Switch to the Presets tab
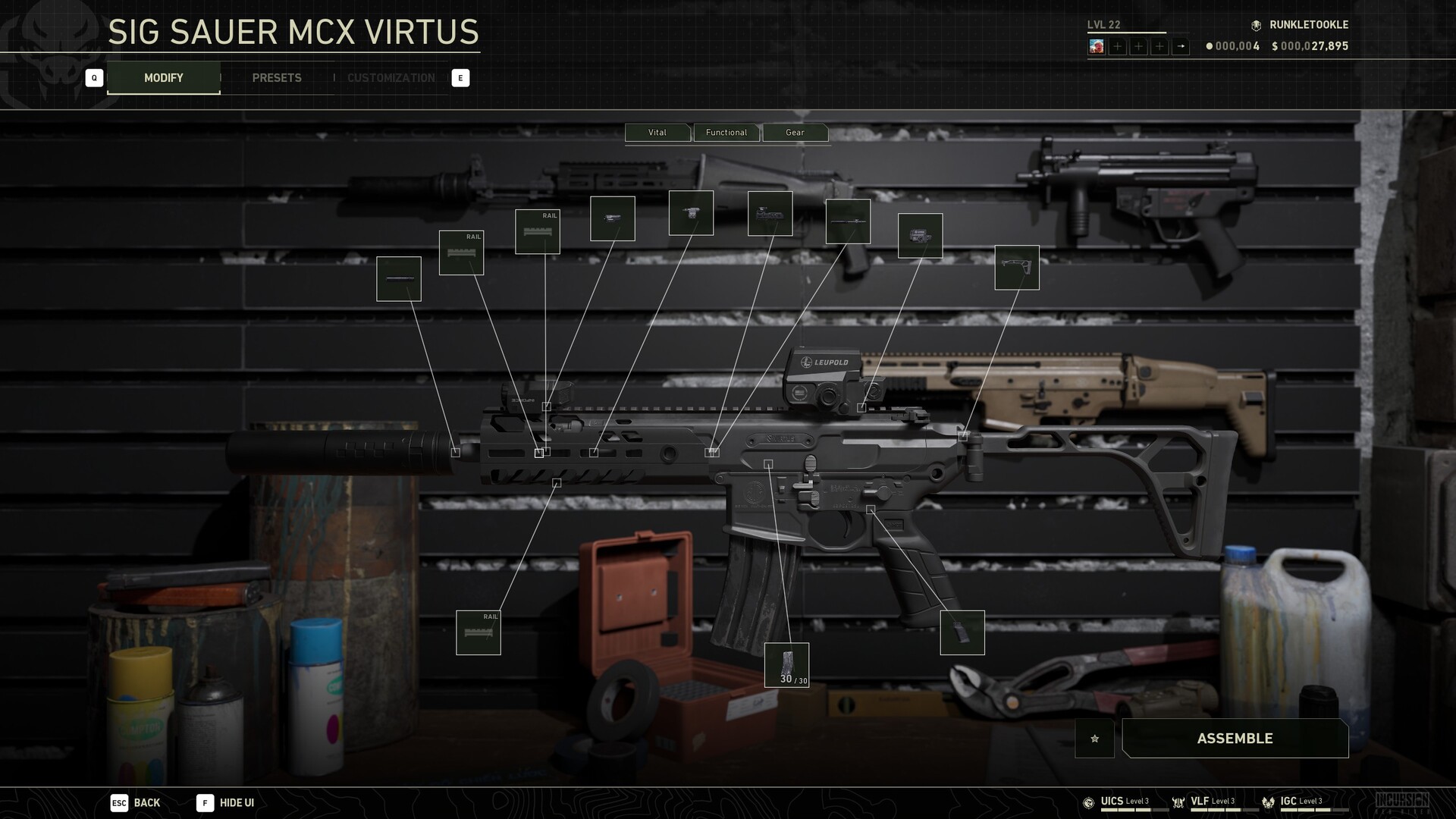This screenshot has height=819, width=1456. 277,78
